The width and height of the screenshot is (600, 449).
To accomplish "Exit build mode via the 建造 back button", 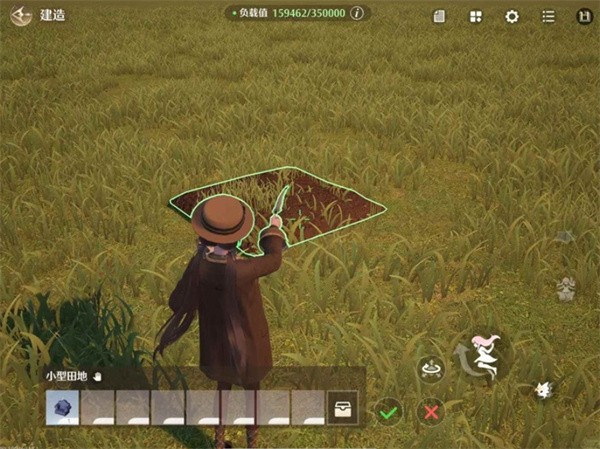I will [22, 16].
